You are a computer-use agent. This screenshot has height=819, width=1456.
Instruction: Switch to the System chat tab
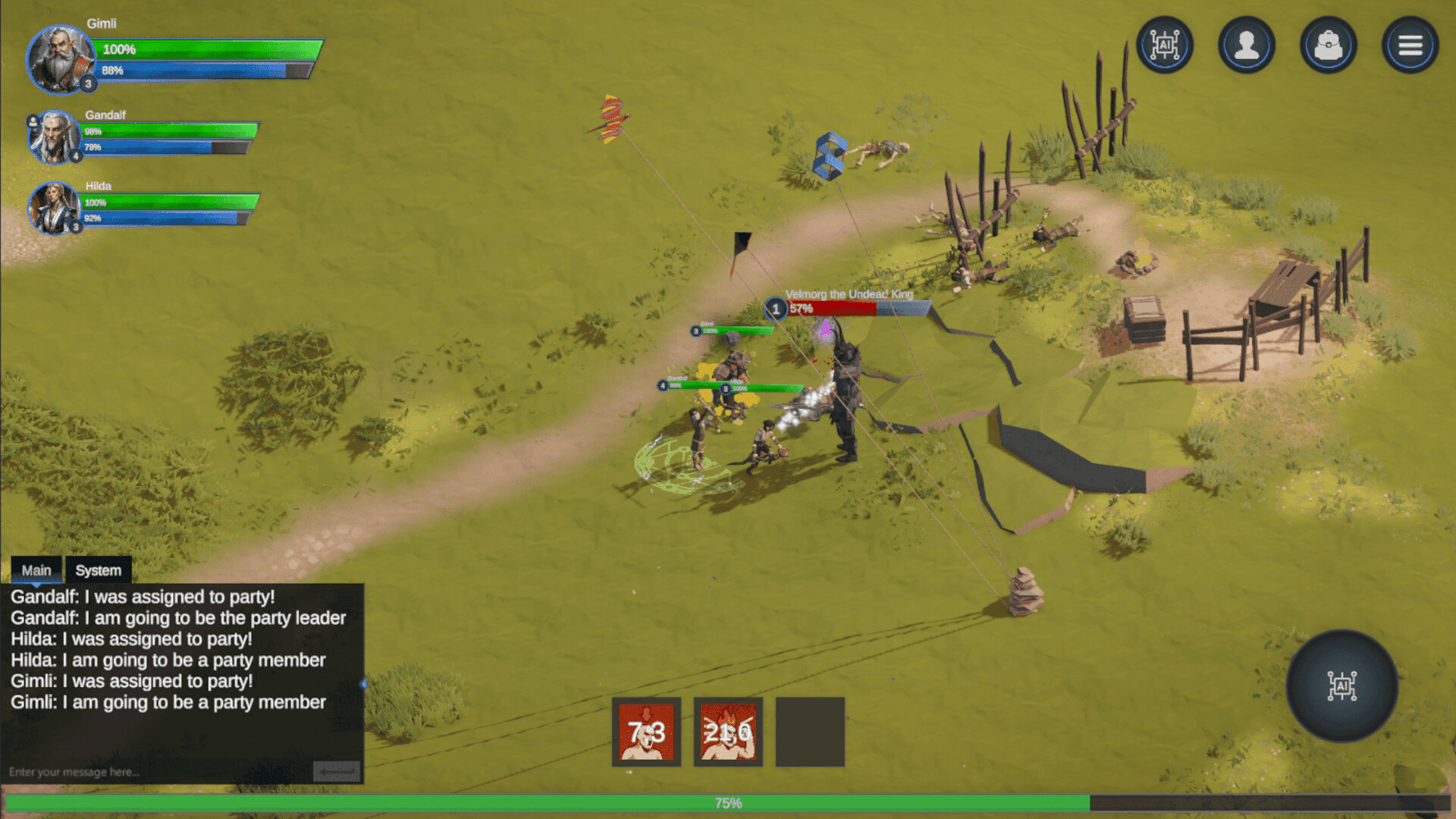click(x=98, y=570)
